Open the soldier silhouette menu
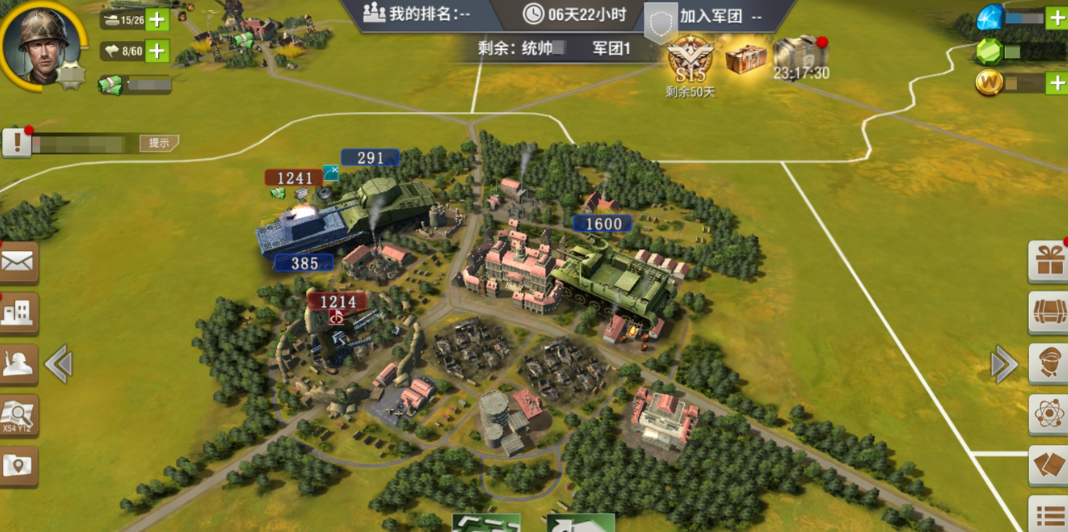Screen dimensions: 1068x532 pyautogui.click(x=18, y=364)
